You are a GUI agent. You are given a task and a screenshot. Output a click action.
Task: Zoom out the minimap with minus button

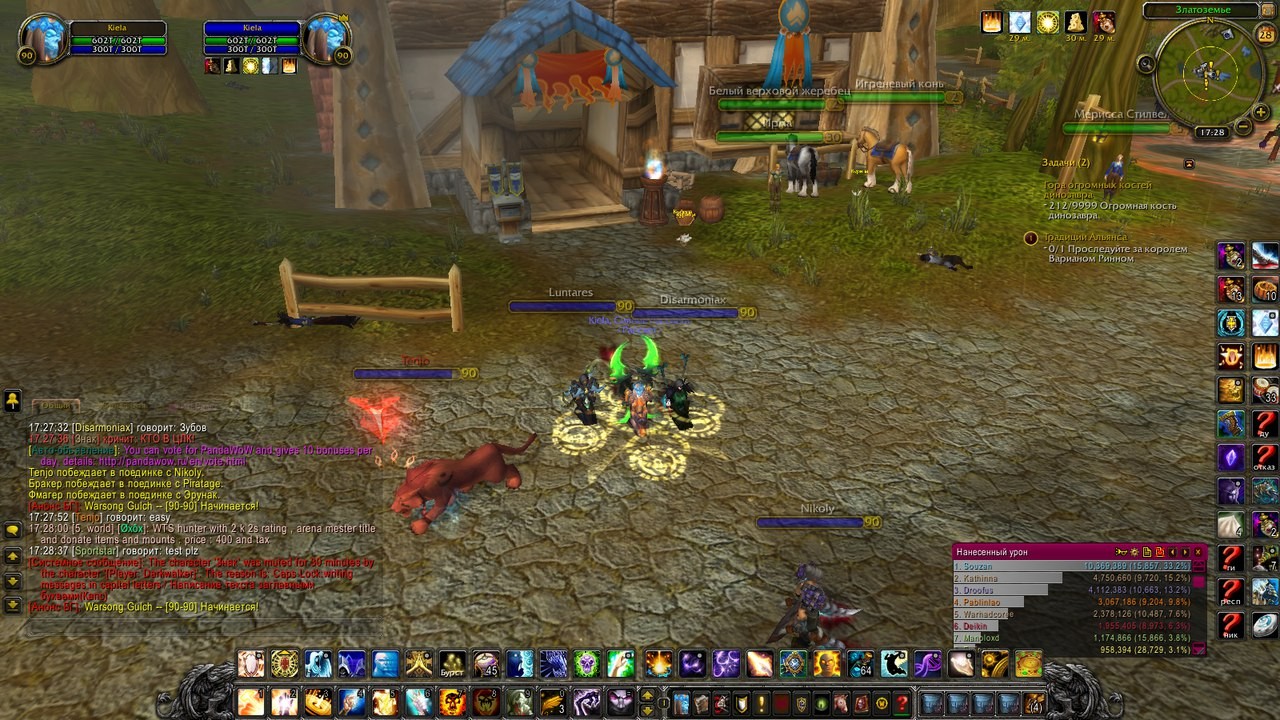1241,127
